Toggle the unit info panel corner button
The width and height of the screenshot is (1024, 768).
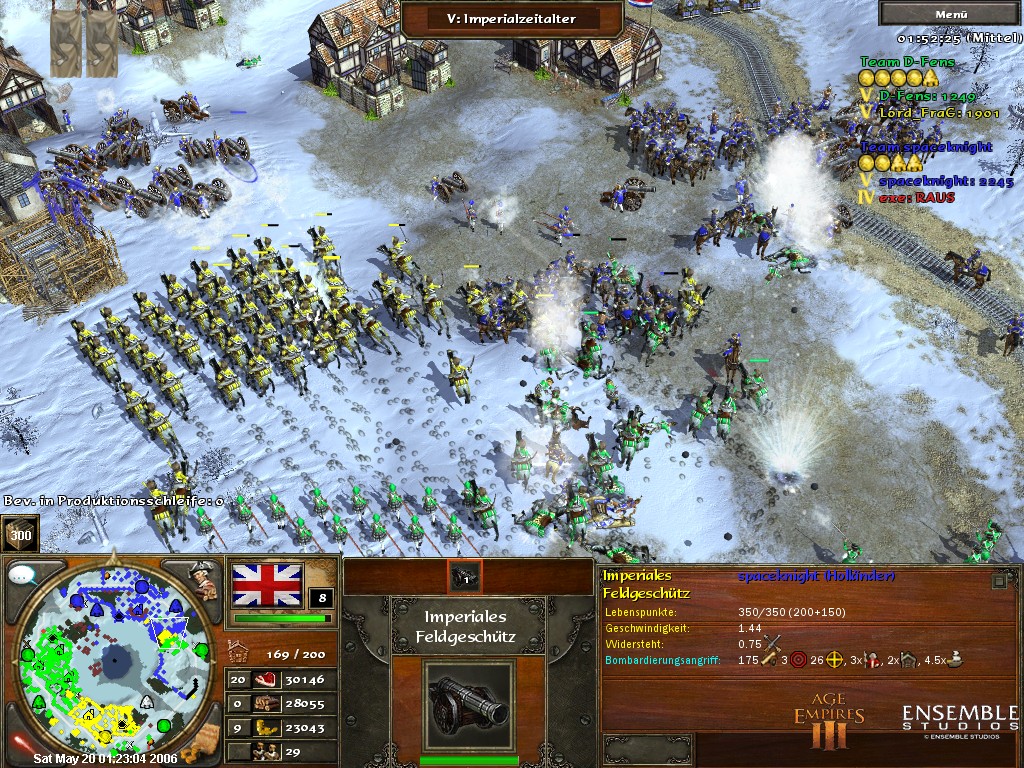[x=999, y=580]
